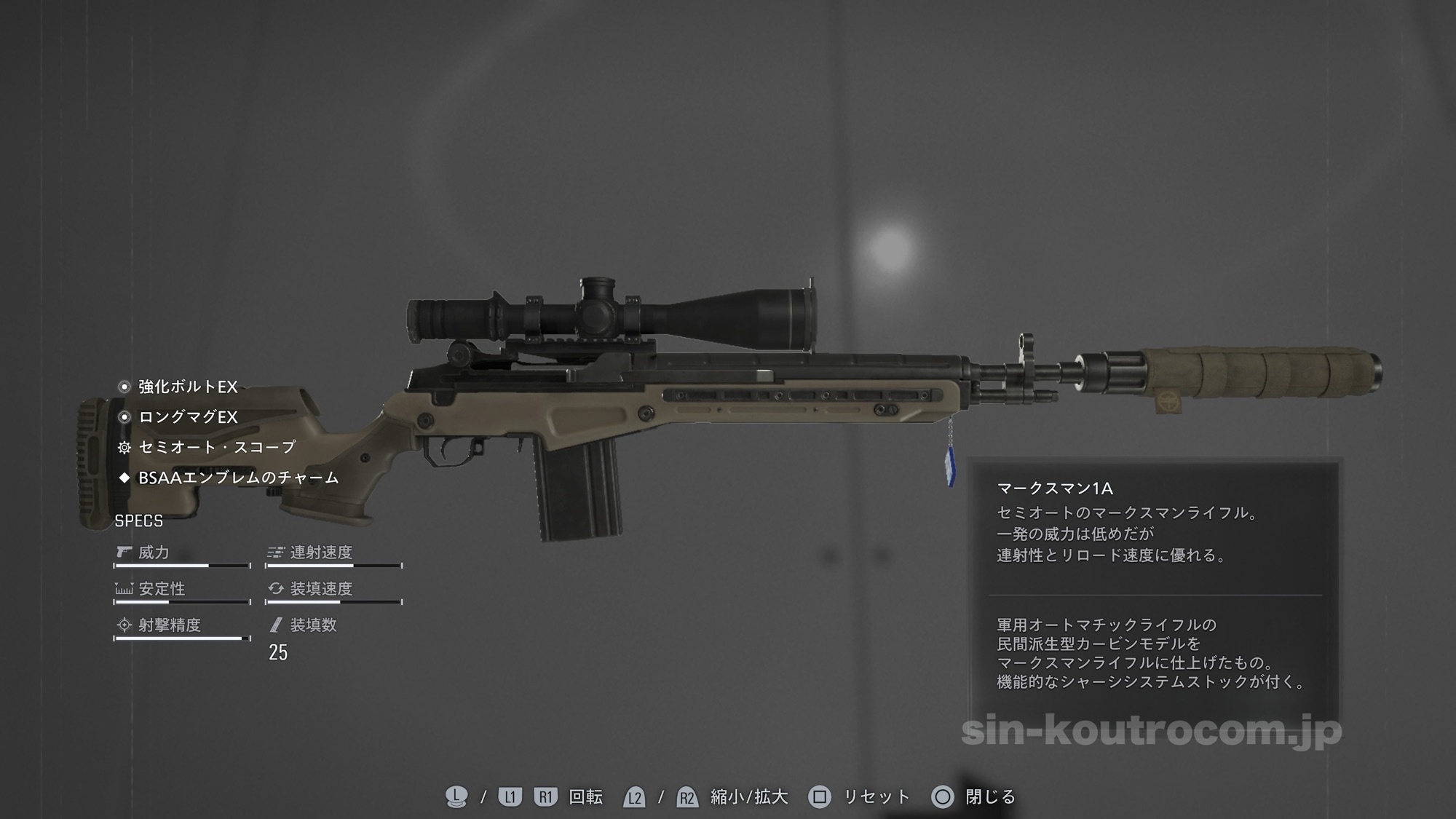Select the BSAAエンブレムのチャーム entry

point(238,478)
